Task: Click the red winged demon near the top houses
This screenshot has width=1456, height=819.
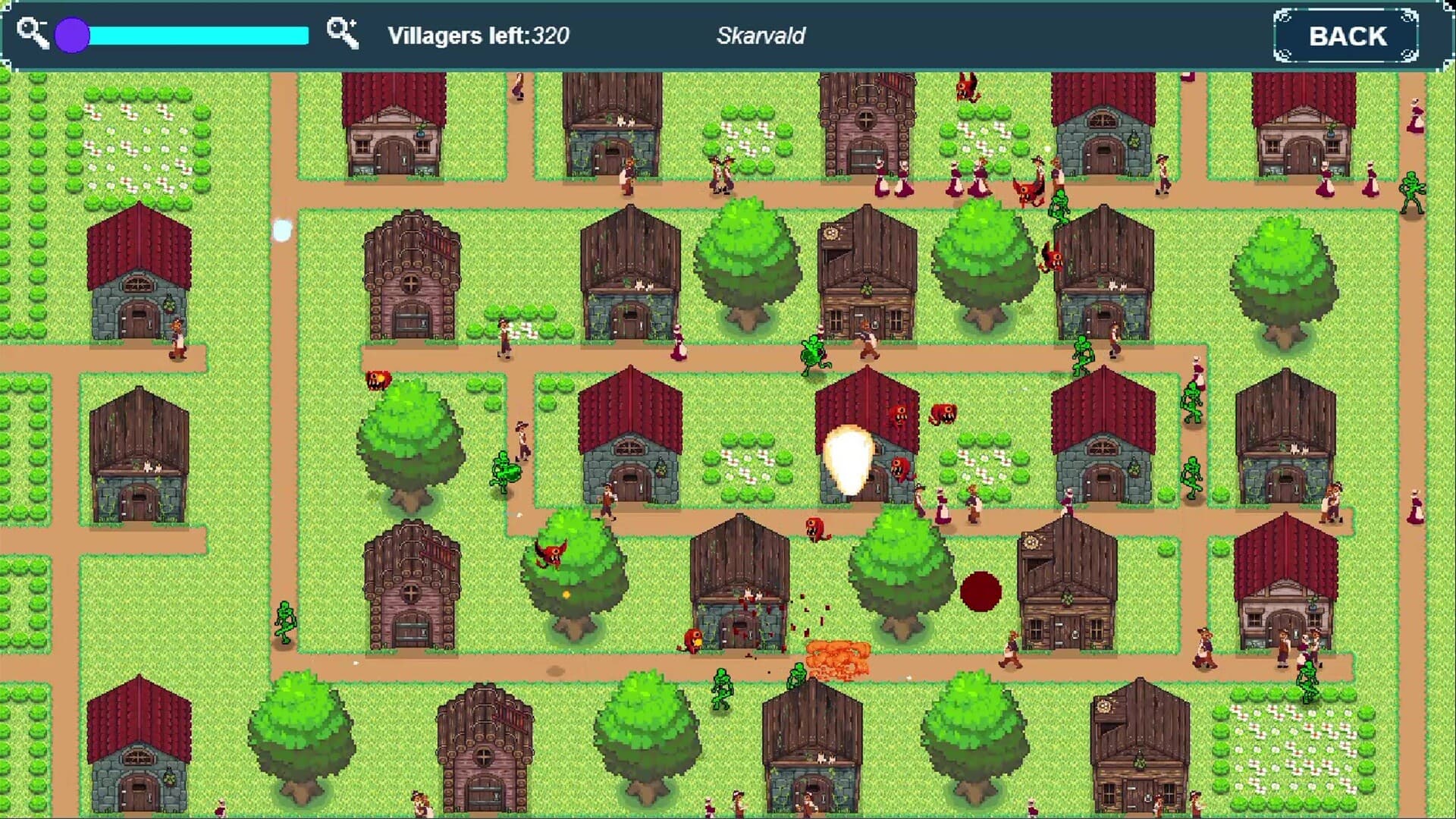Action: coord(965,89)
